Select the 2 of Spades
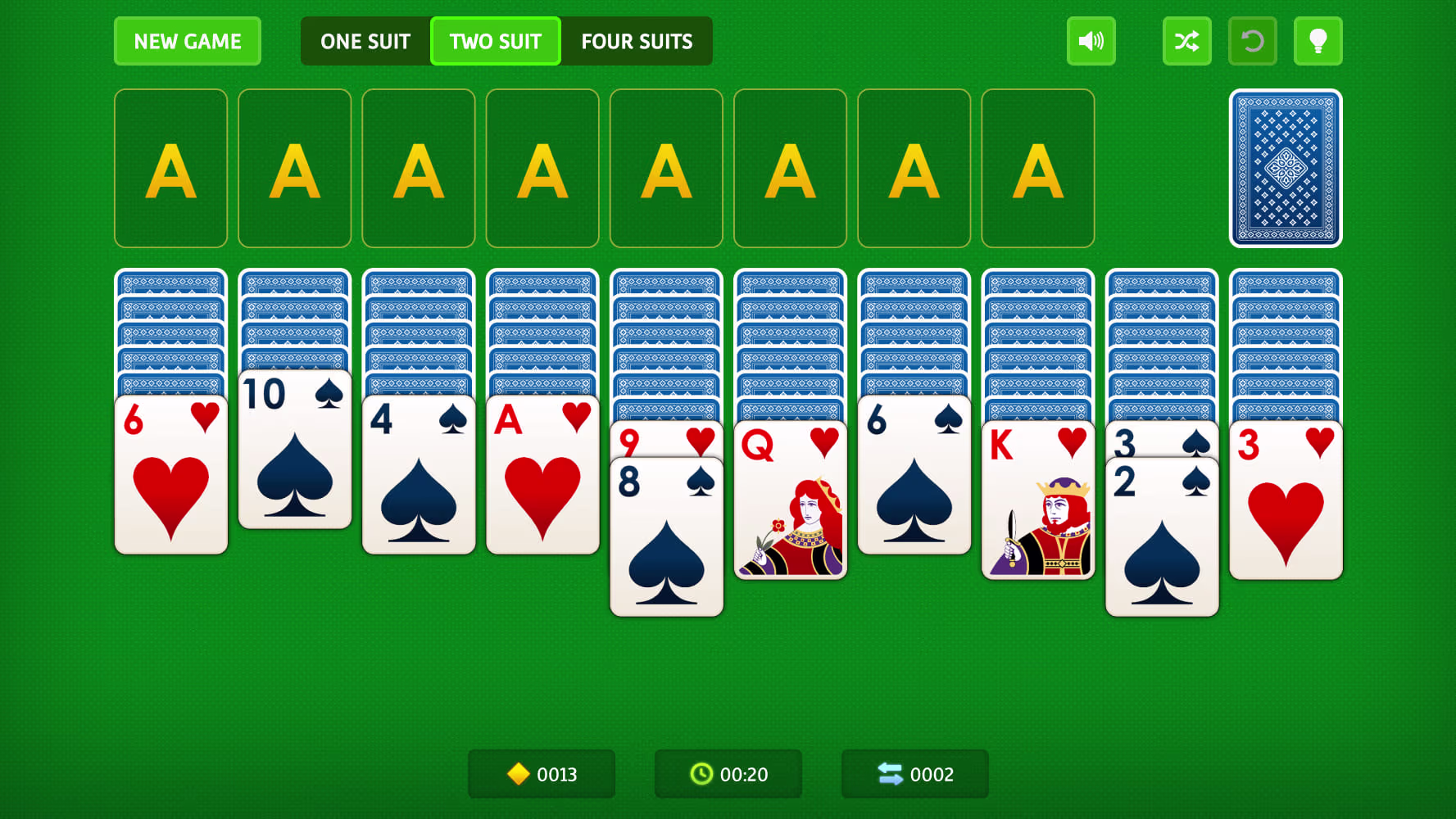Screen dimensions: 1456x819 (1162, 541)
